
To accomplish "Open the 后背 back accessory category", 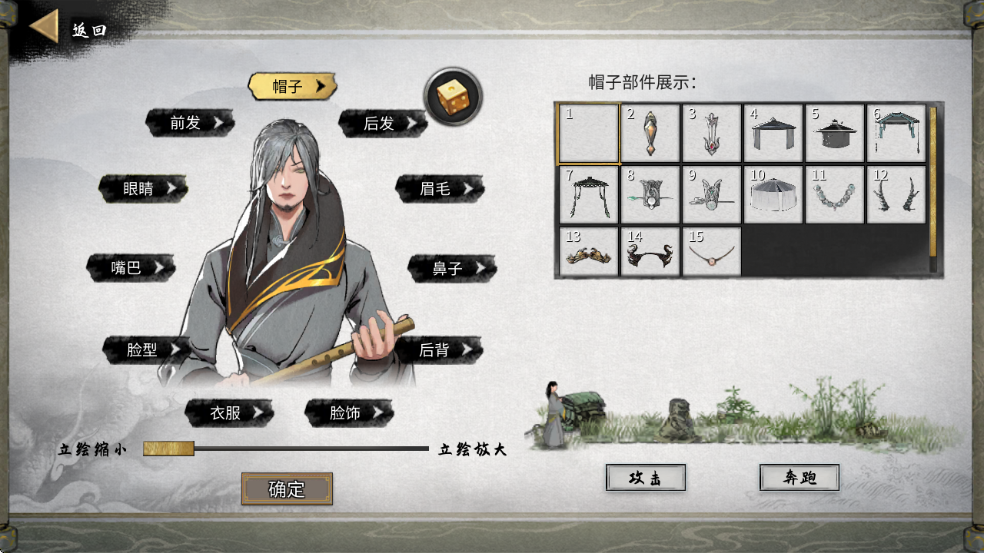I will [438, 349].
